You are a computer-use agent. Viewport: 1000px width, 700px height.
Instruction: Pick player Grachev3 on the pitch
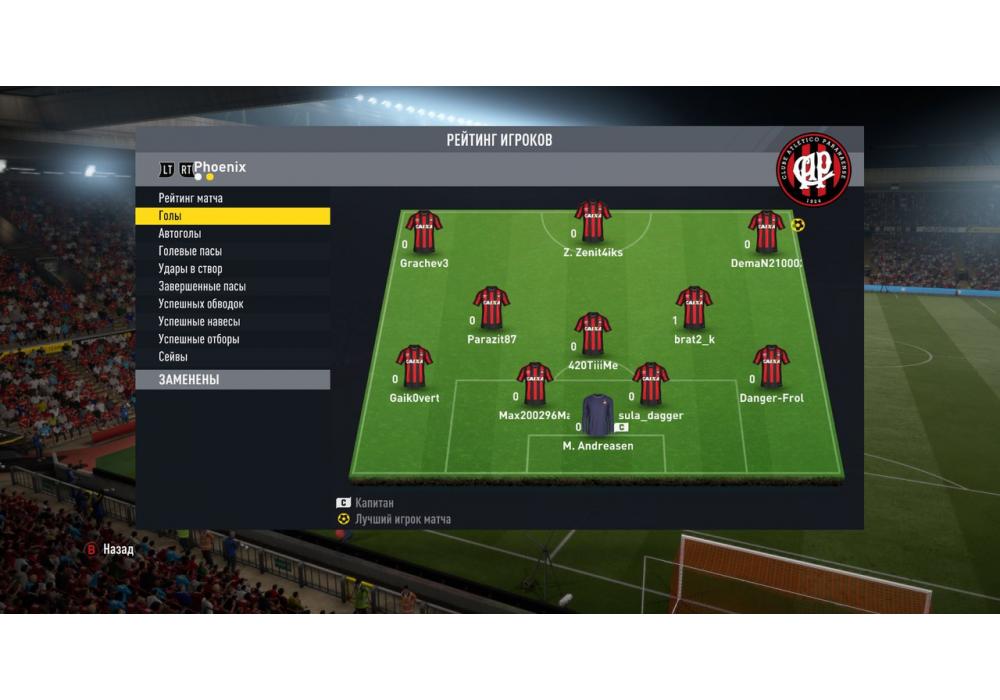pyautogui.click(x=424, y=232)
